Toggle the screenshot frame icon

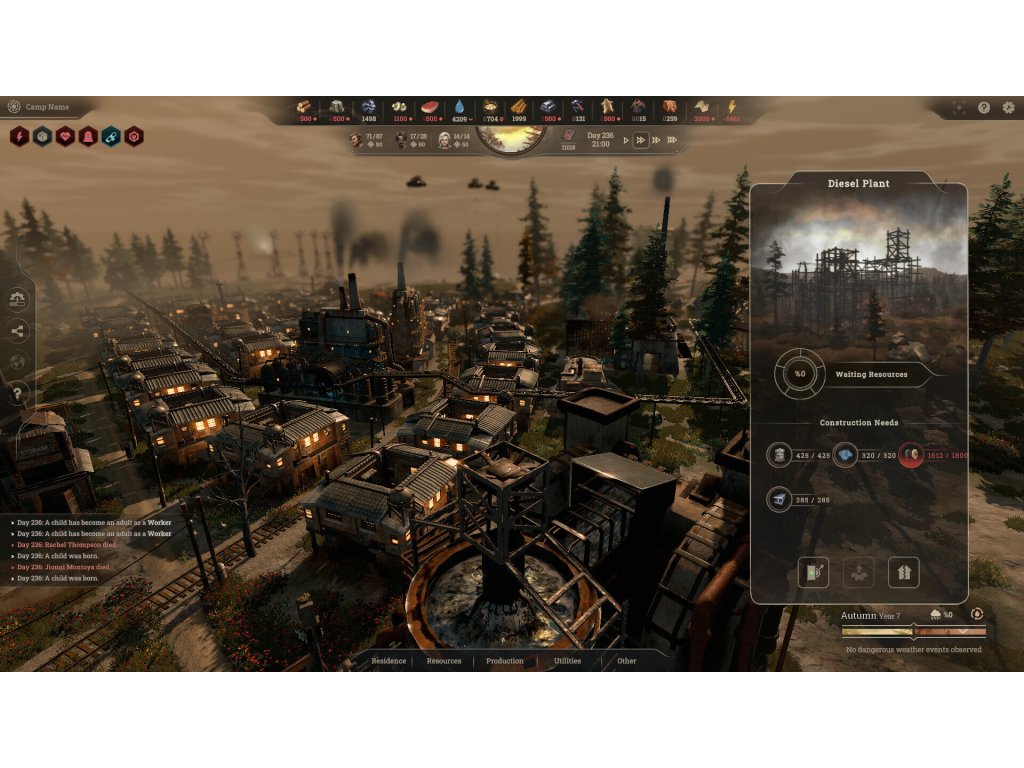(959, 107)
